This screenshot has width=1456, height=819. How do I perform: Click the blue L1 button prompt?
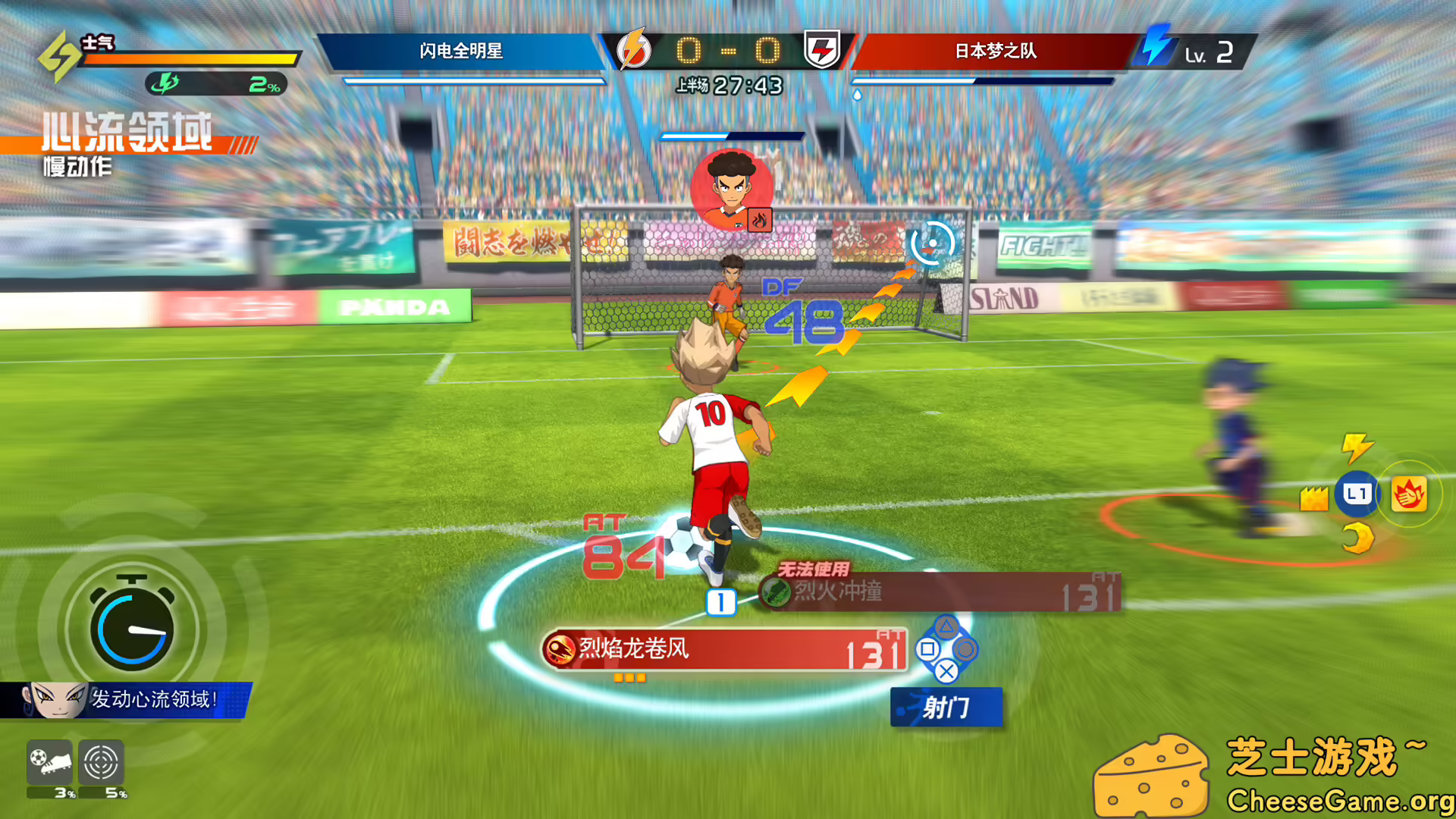1357,493
